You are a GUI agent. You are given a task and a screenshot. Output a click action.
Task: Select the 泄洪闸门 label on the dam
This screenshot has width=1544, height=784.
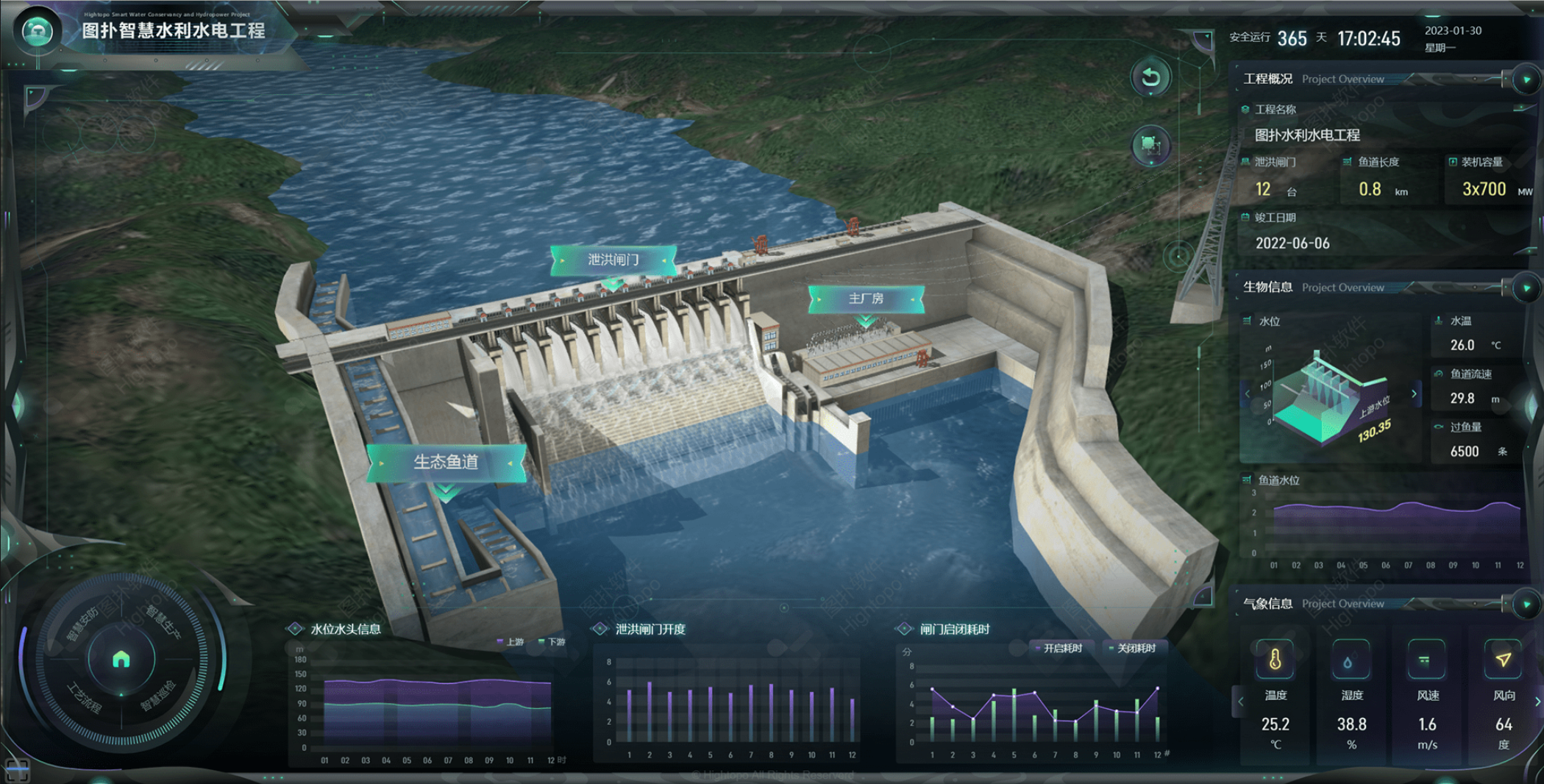coord(613,260)
